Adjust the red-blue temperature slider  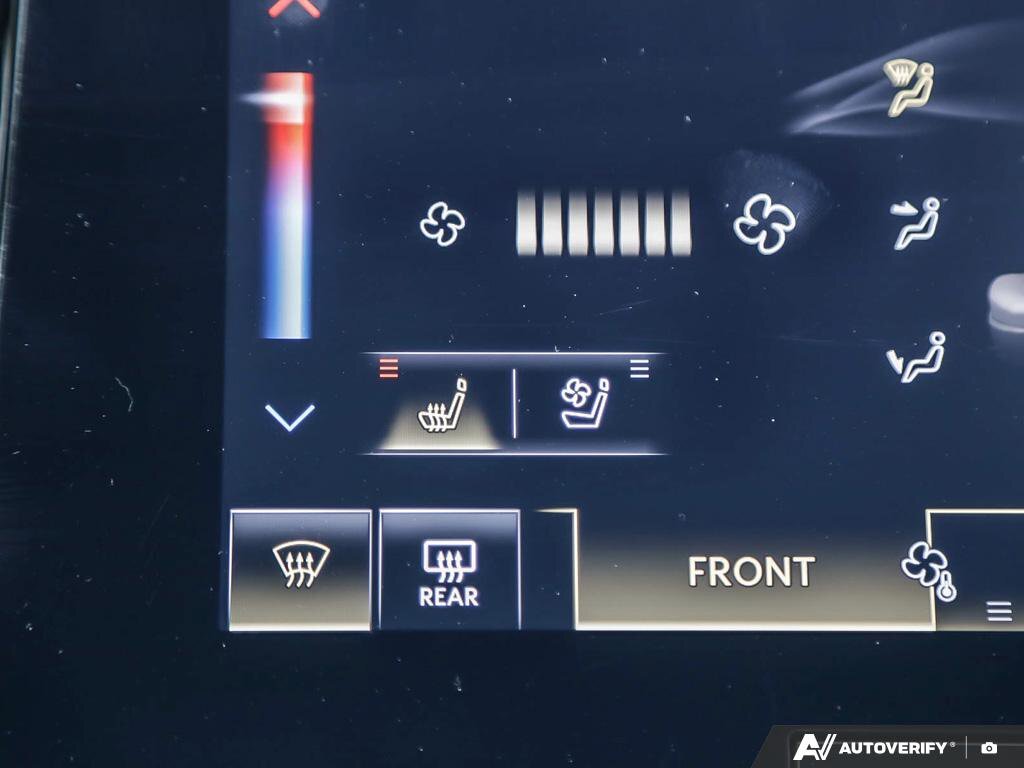point(288,205)
